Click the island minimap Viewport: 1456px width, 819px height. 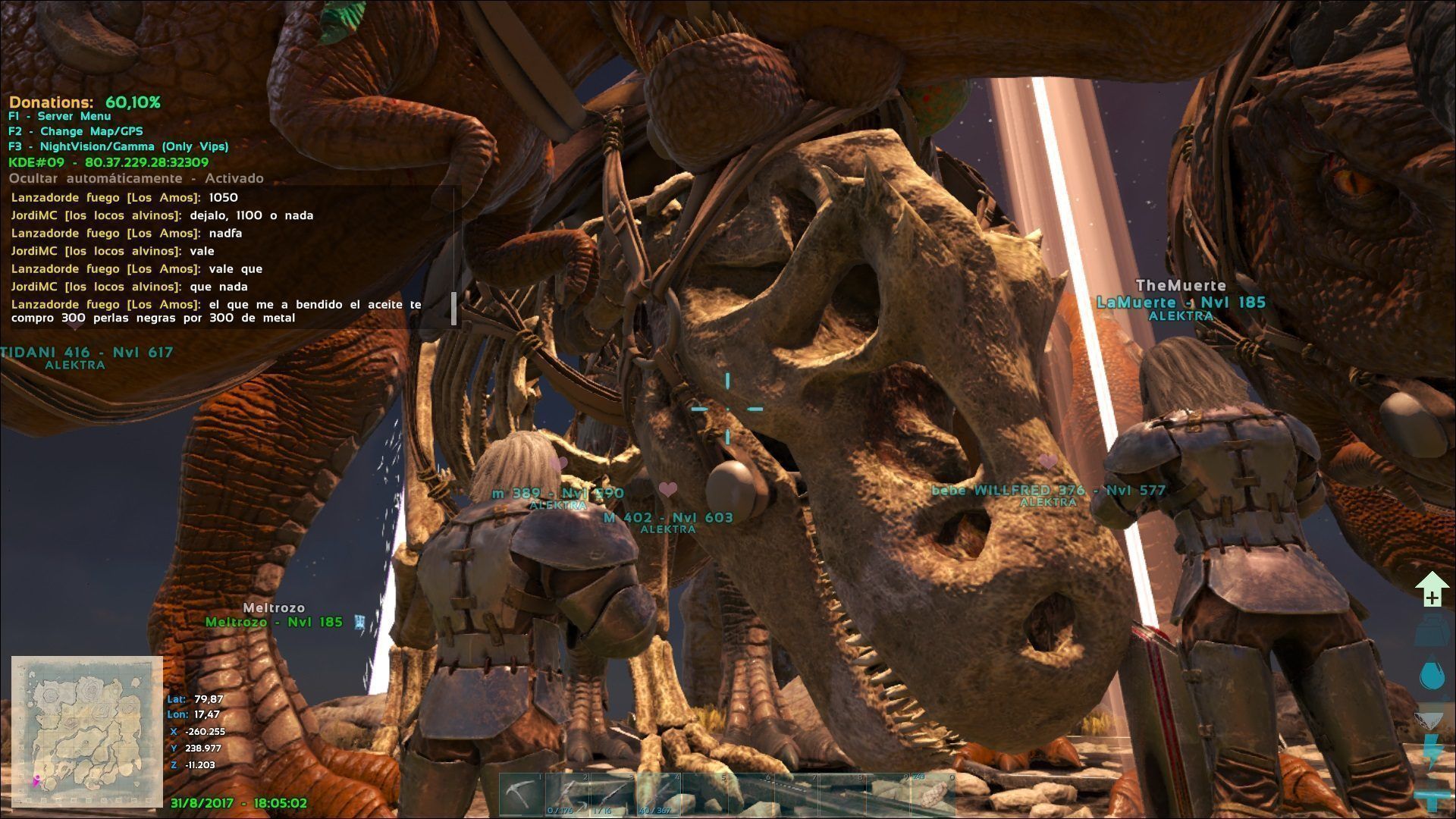click(87, 731)
